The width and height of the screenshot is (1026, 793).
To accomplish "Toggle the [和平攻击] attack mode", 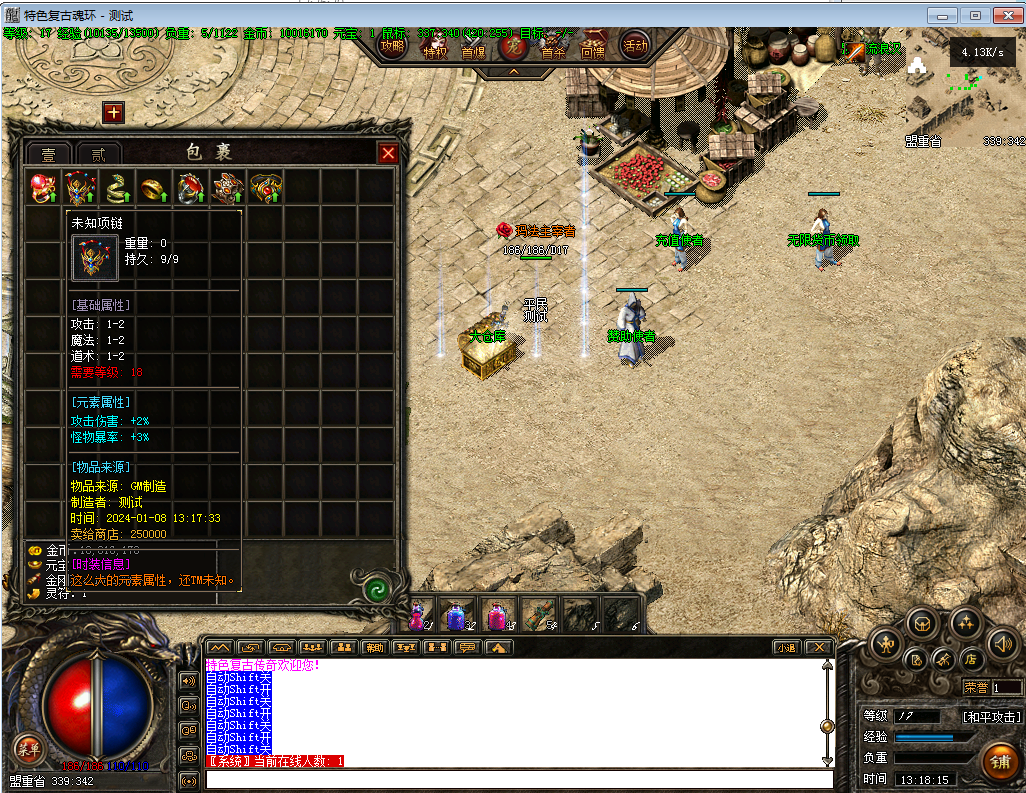I will click(990, 716).
